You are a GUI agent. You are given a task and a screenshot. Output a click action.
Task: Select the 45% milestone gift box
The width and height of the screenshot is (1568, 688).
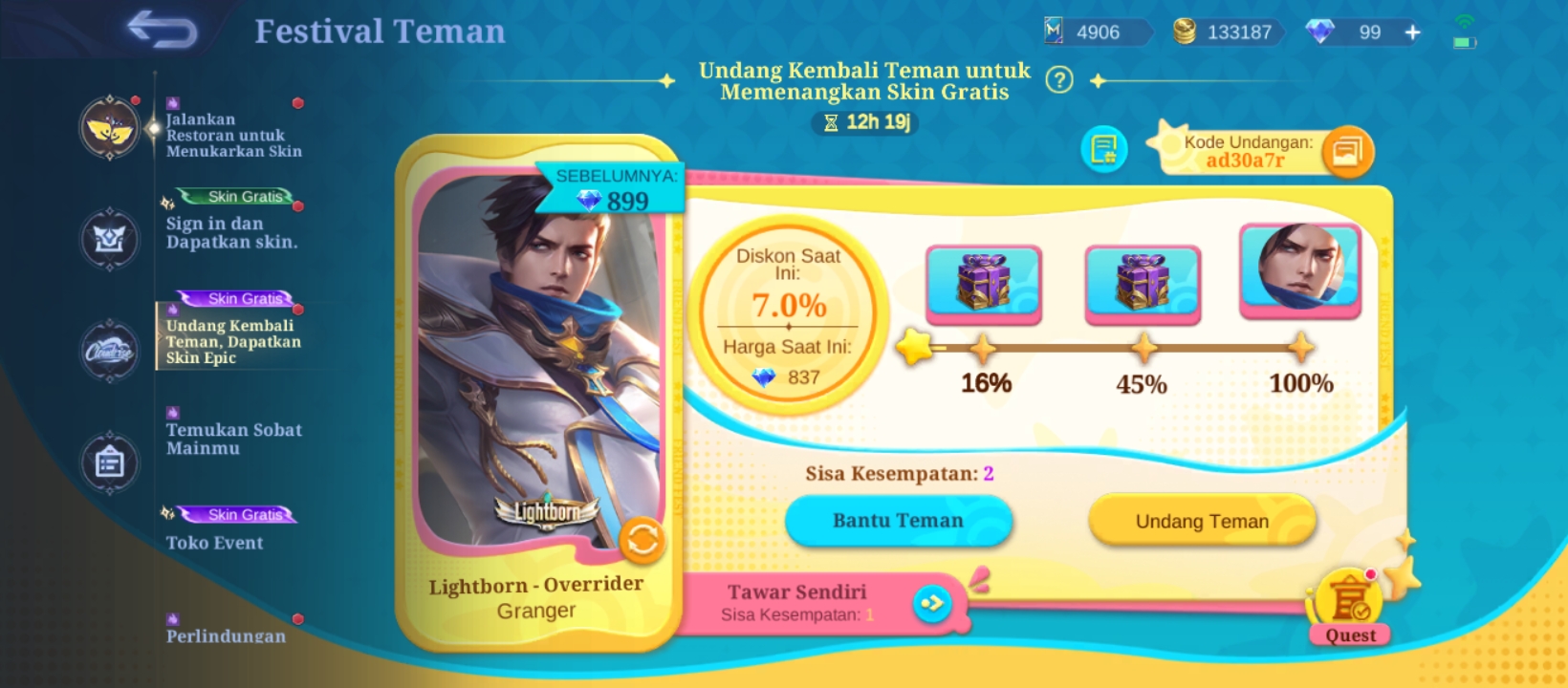[1143, 282]
